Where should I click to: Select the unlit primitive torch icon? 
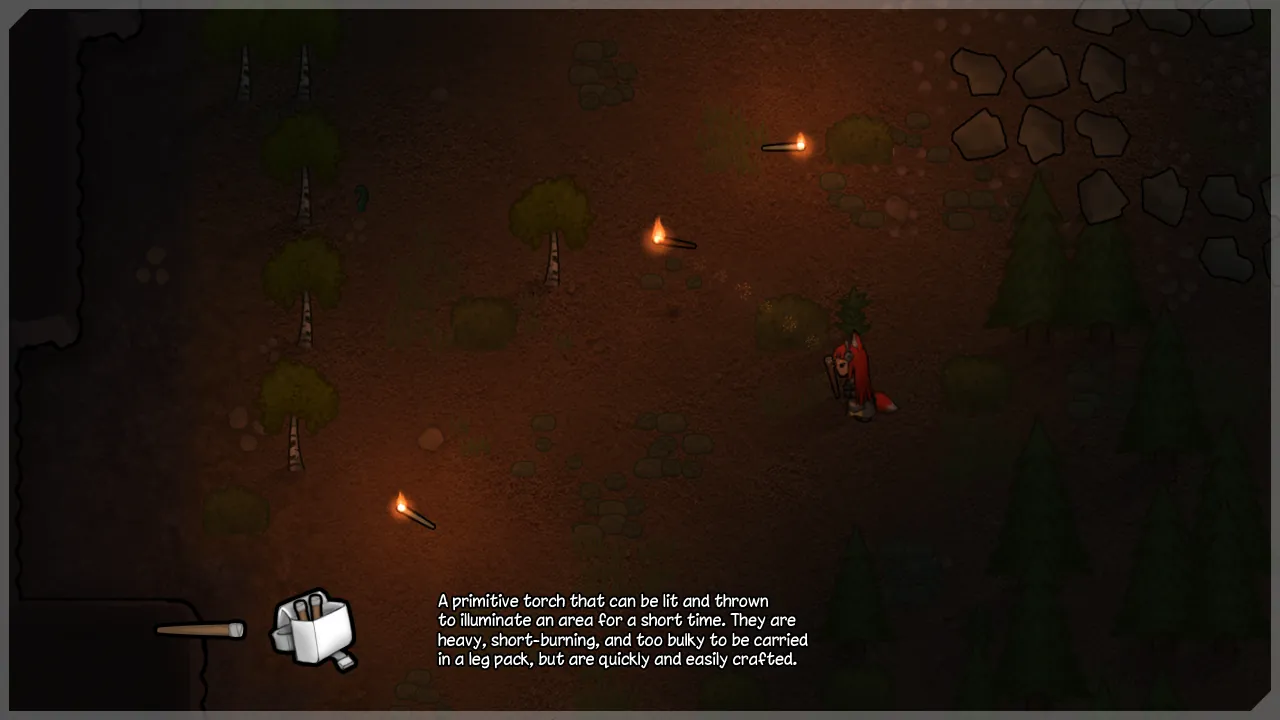point(200,630)
